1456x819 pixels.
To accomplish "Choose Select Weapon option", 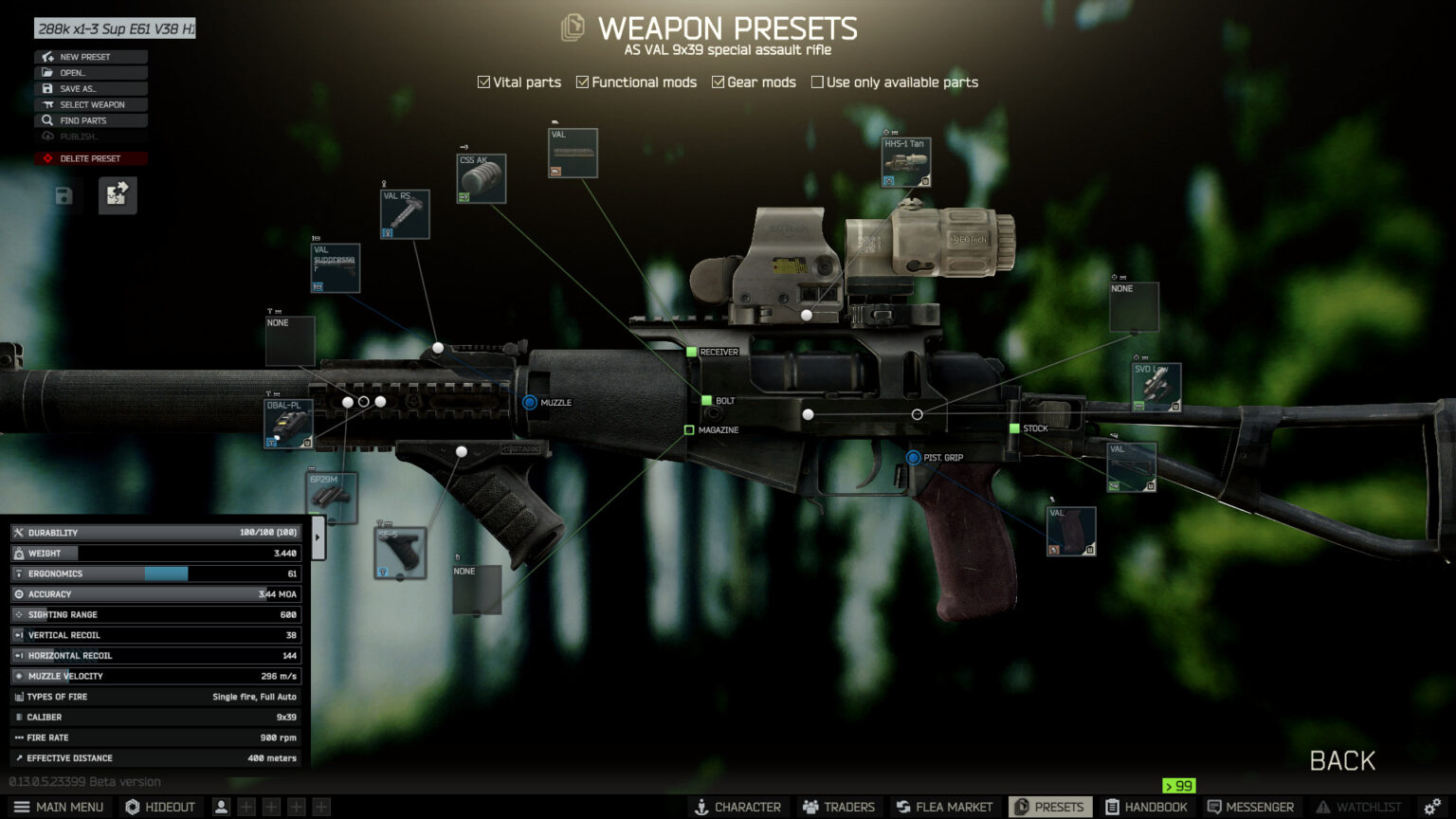I will click(x=90, y=105).
